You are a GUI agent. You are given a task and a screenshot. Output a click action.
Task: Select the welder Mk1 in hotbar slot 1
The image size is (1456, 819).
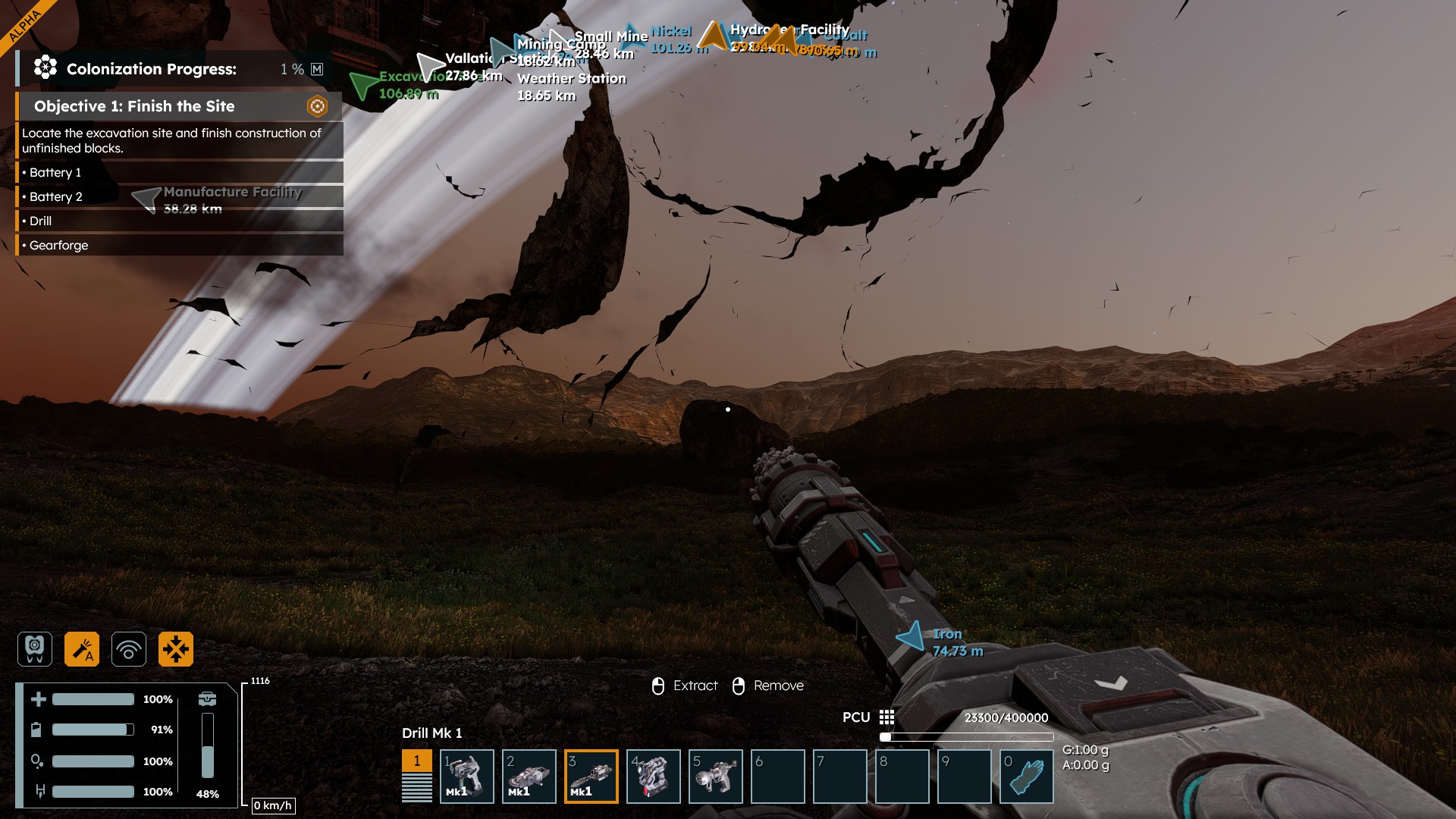pos(467,776)
